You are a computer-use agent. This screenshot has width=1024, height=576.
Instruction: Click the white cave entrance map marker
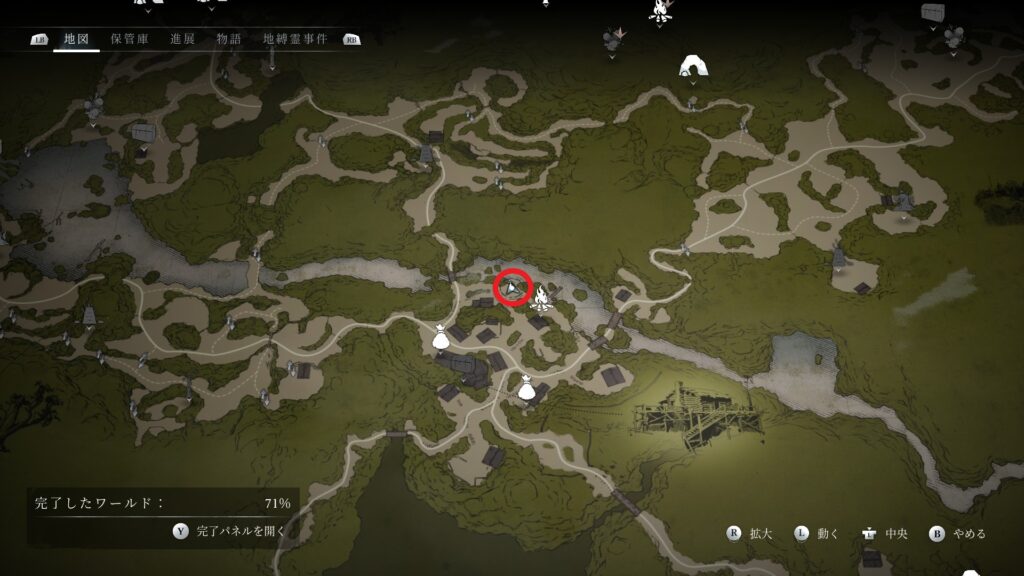[691, 65]
